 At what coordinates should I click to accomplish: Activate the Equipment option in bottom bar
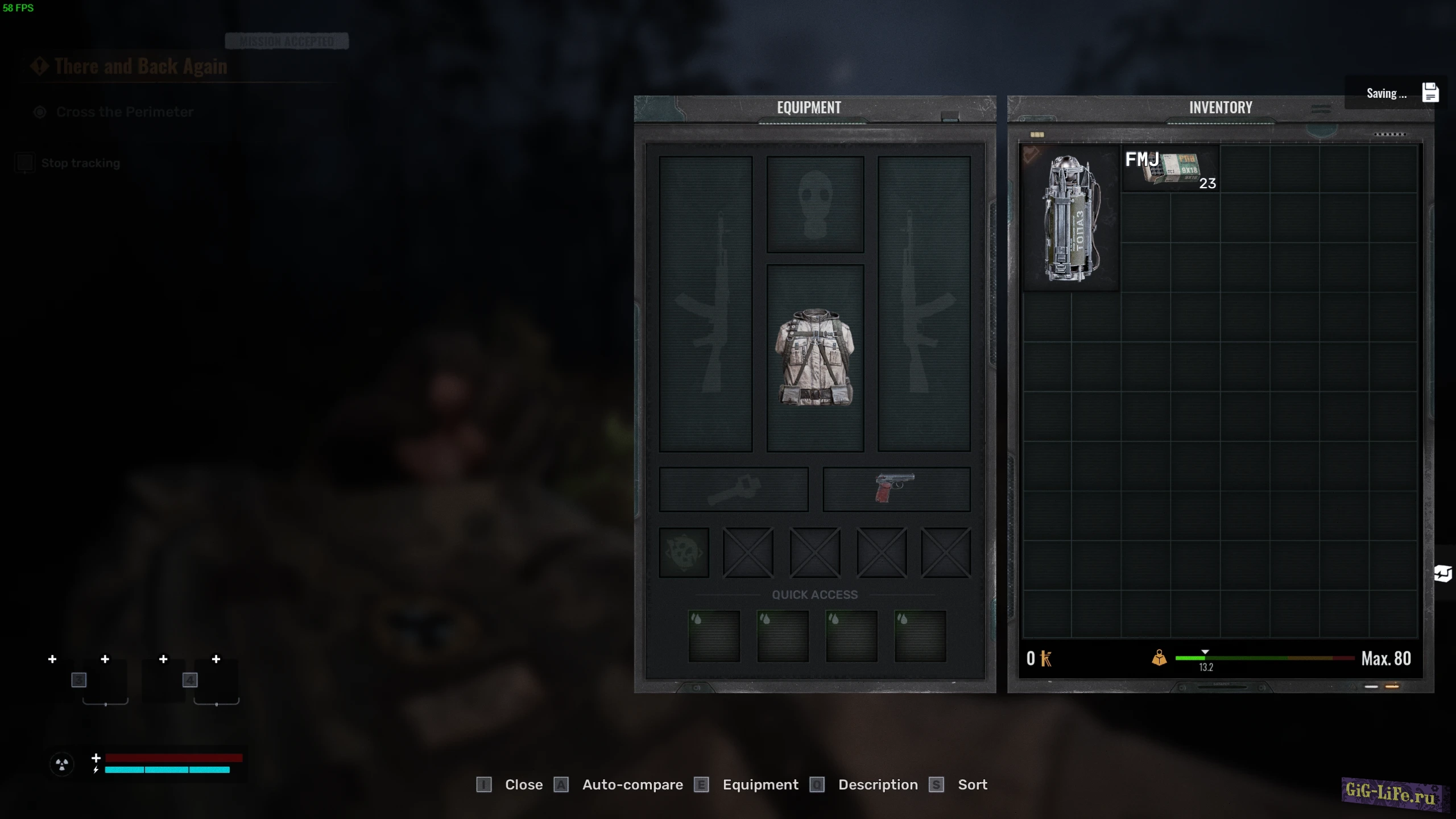tap(760, 785)
